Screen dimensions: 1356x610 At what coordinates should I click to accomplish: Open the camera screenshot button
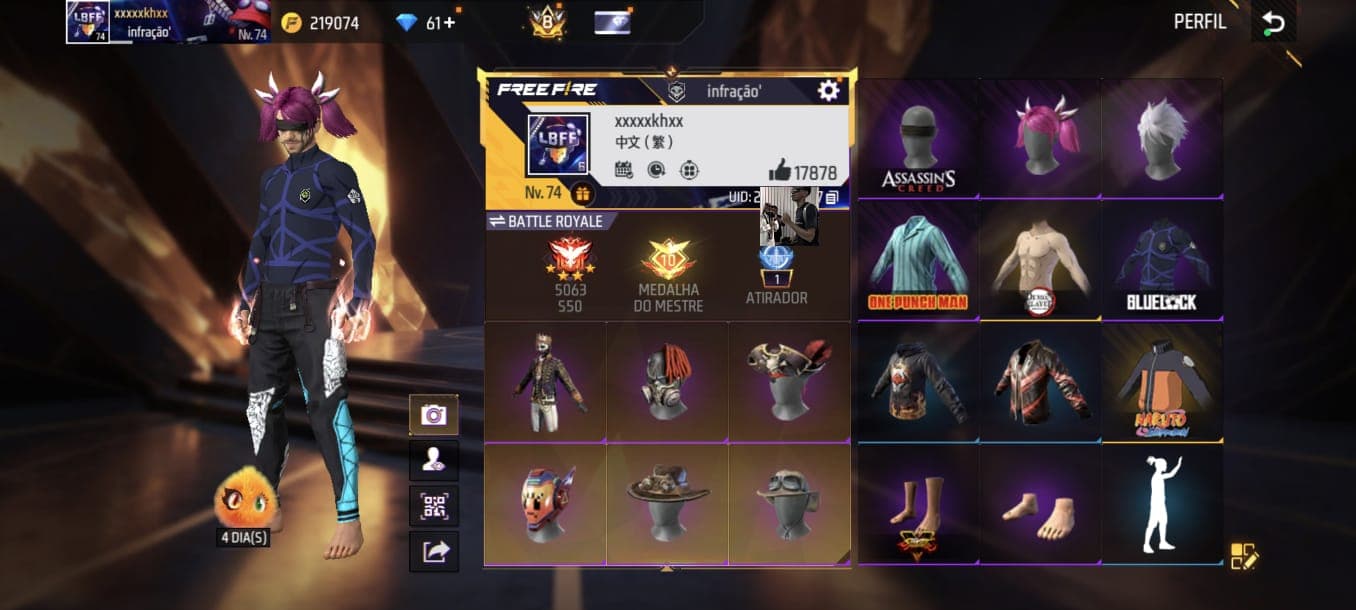(434, 415)
